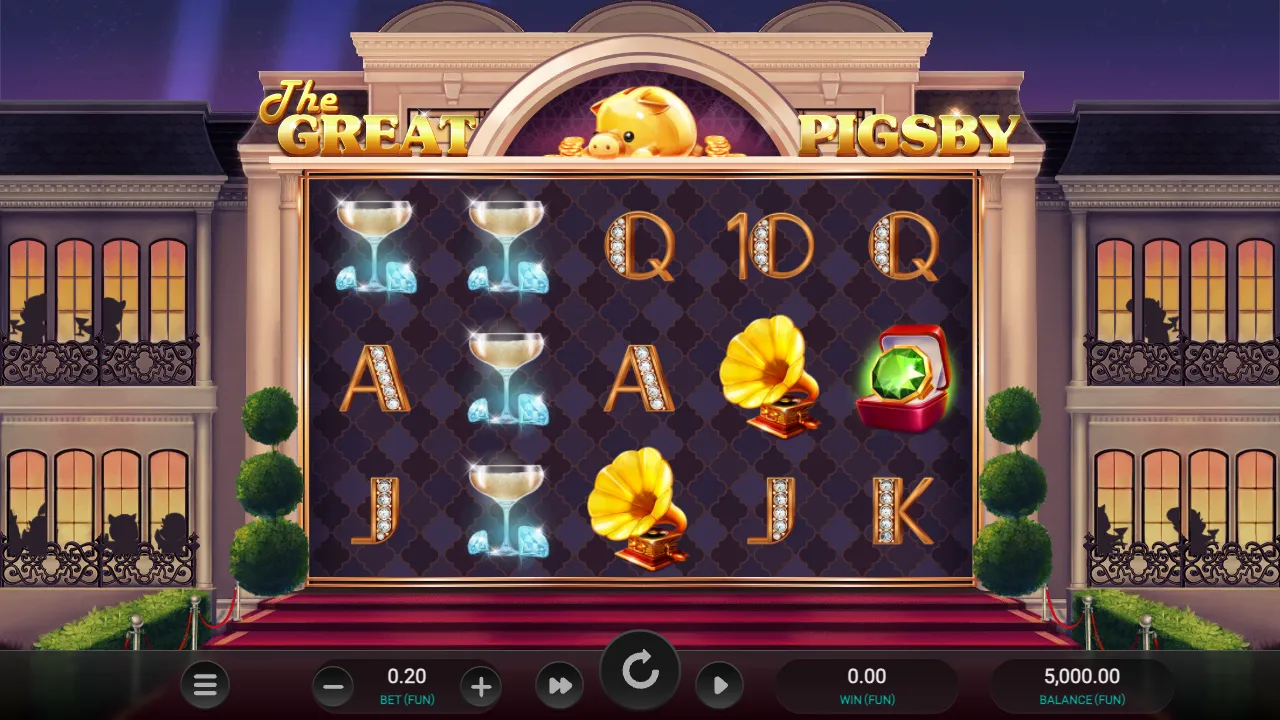Decrease the bet with the minus button
Image resolution: width=1280 pixels, height=720 pixels.
coord(334,687)
